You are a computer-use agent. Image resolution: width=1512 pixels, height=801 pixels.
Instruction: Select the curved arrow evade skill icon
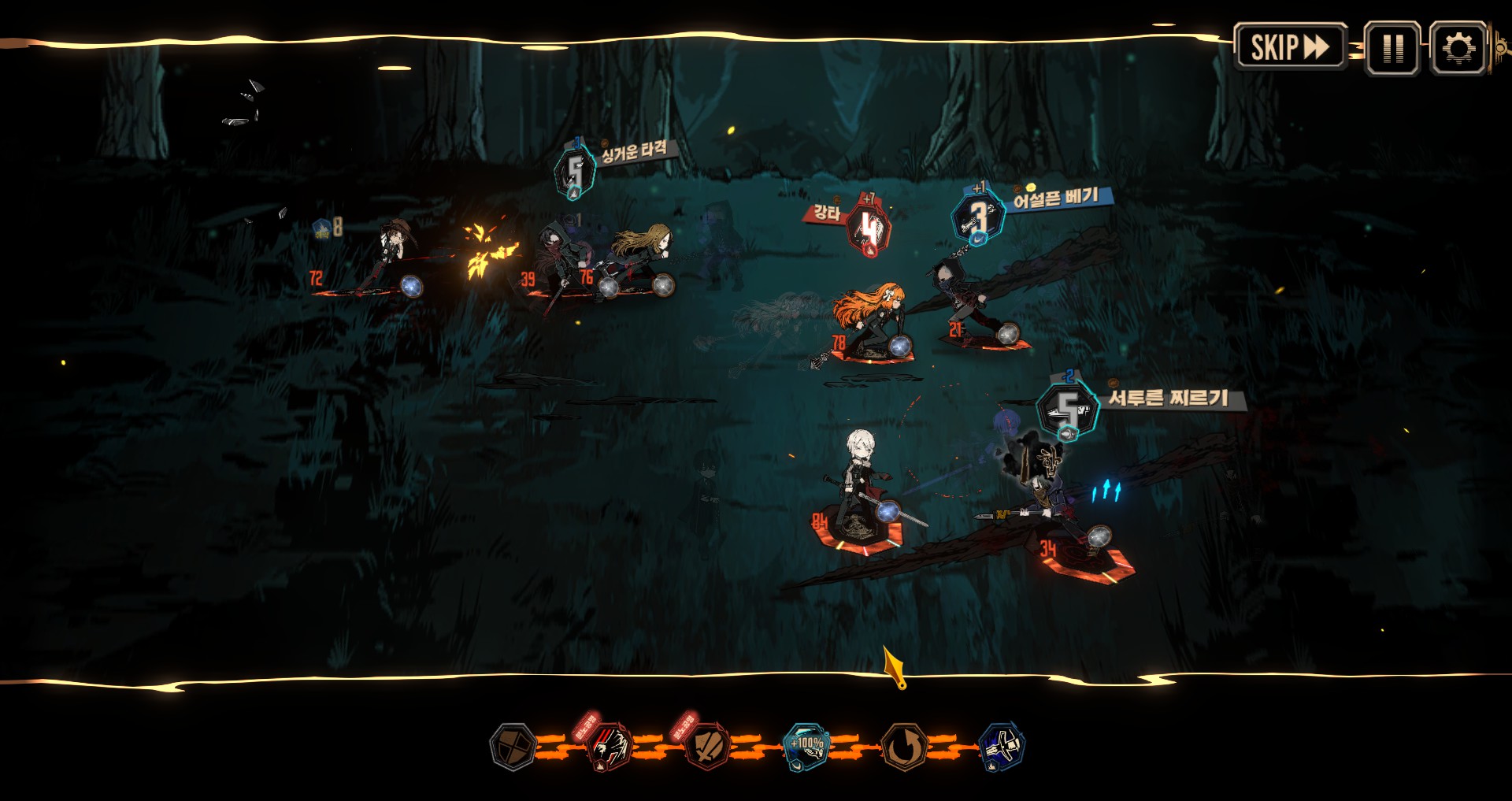click(x=904, y=746)
